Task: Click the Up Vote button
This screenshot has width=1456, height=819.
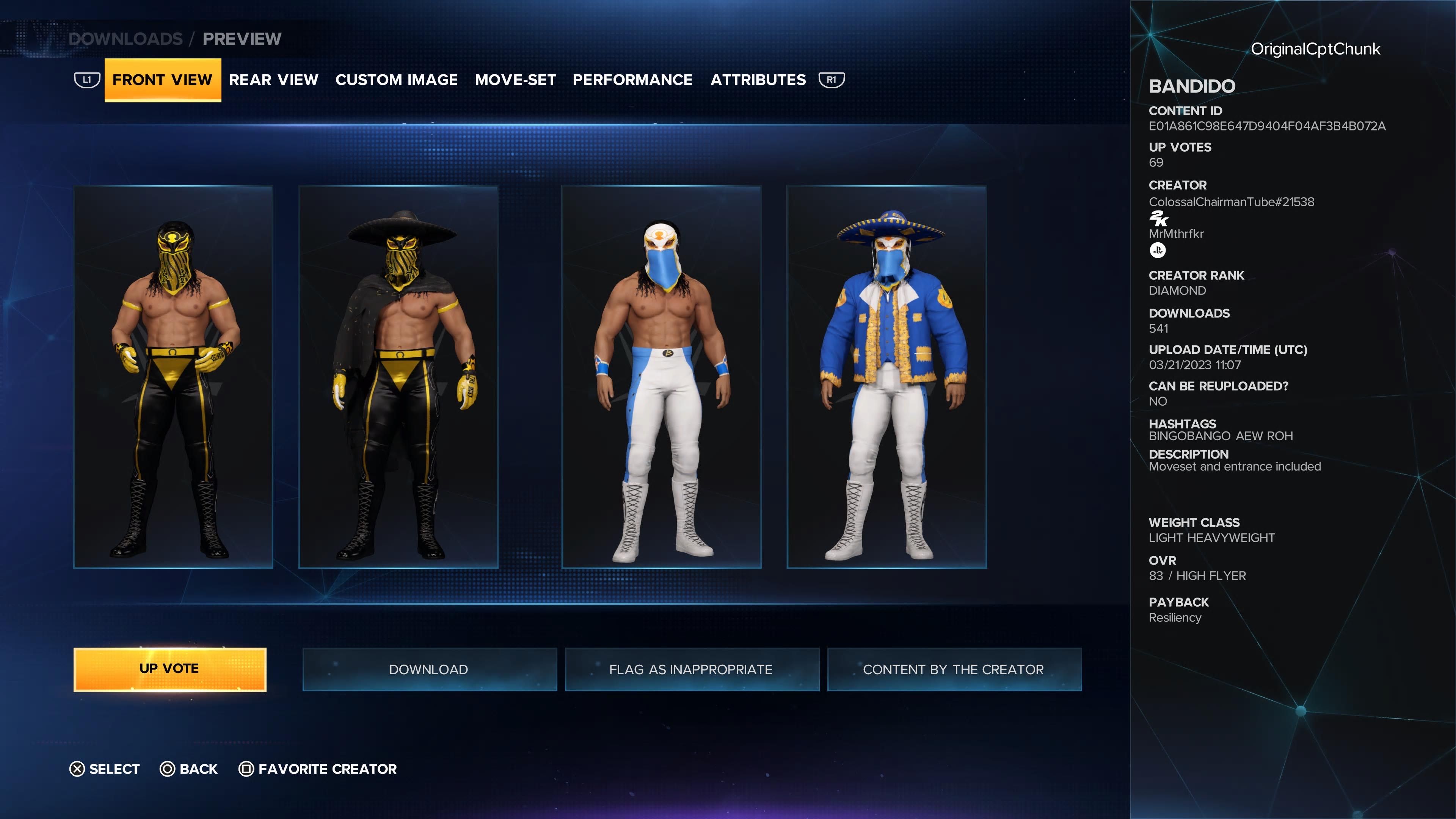Action: pyautogui.click(x=169, y=669)
